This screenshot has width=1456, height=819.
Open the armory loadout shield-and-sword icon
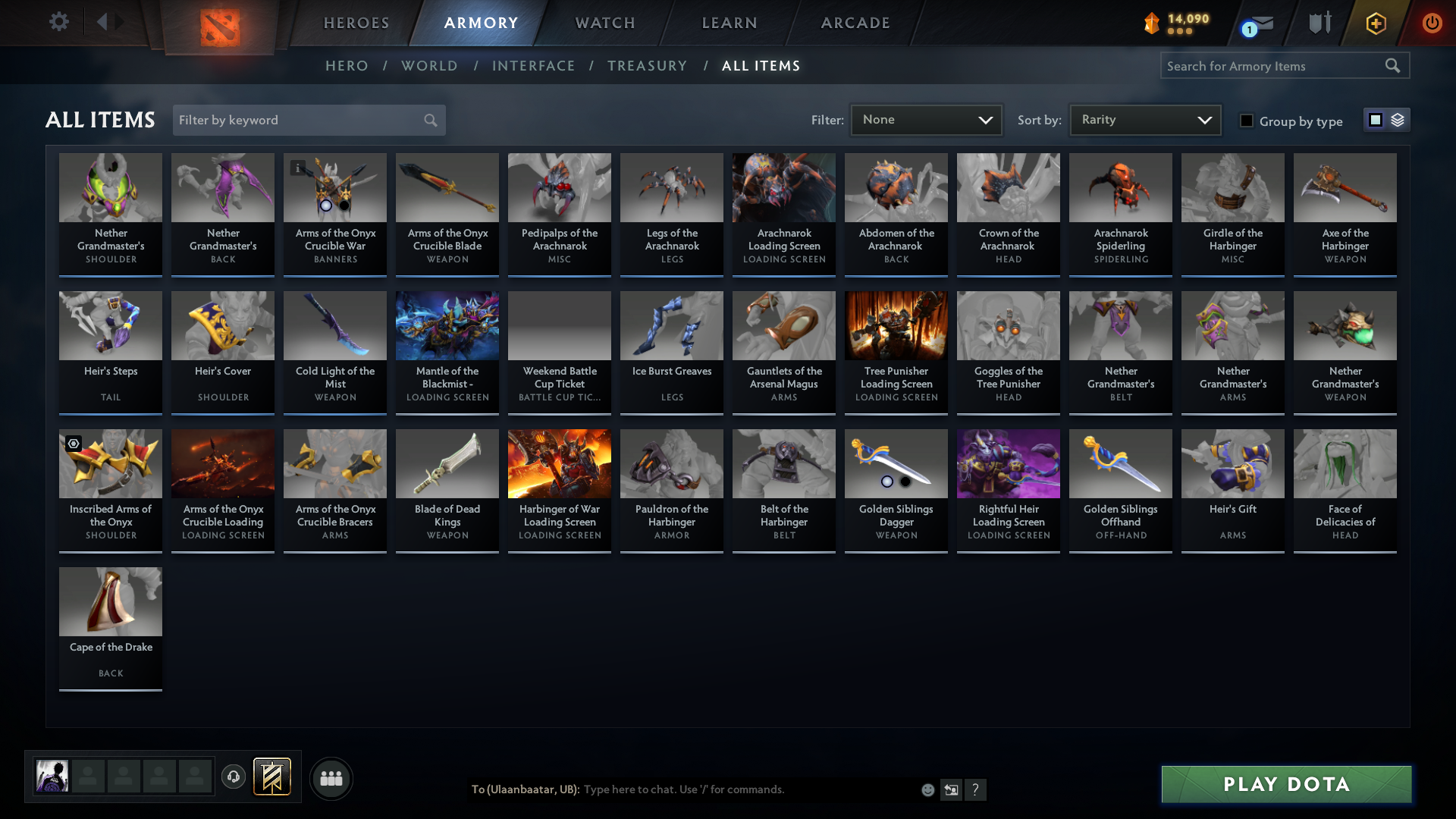1319,23
